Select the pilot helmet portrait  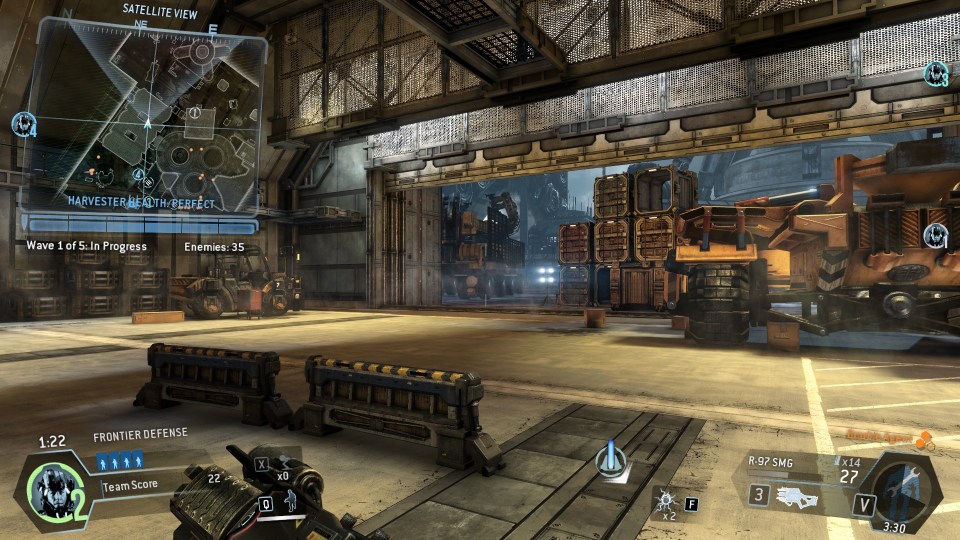(x=50, y=489)
